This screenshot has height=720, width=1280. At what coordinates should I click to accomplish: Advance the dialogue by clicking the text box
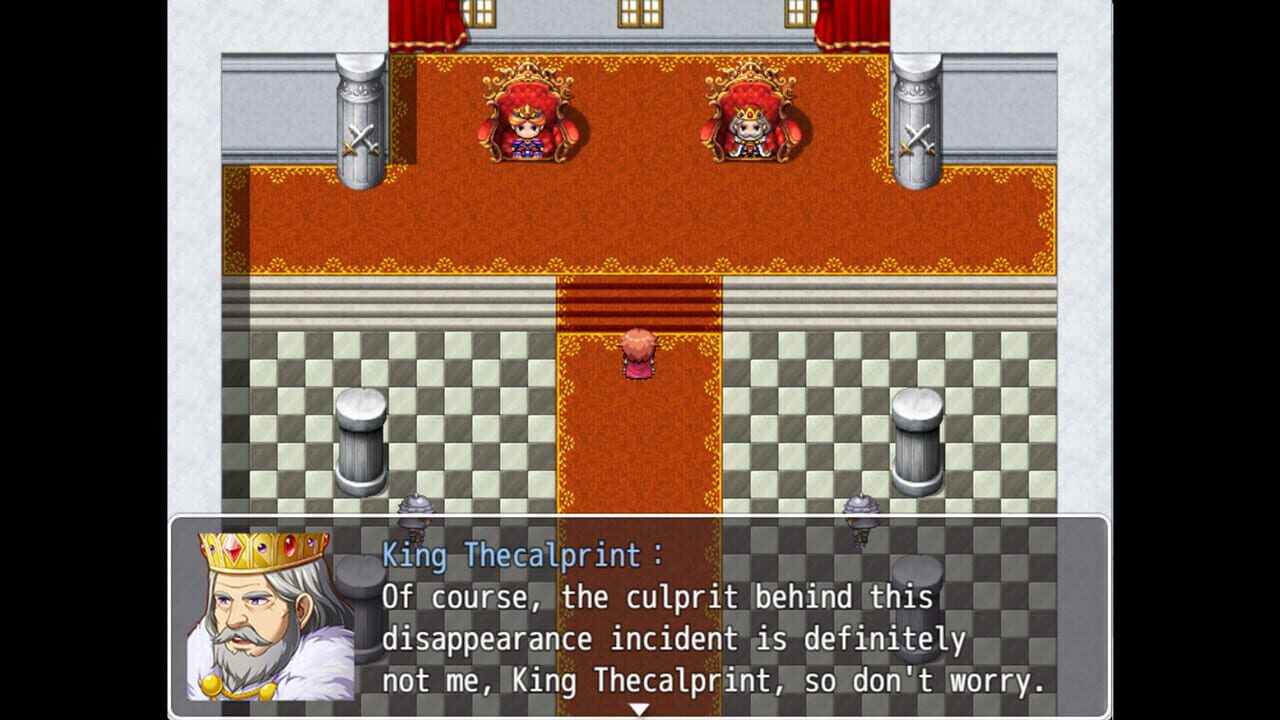pos(700,640)
